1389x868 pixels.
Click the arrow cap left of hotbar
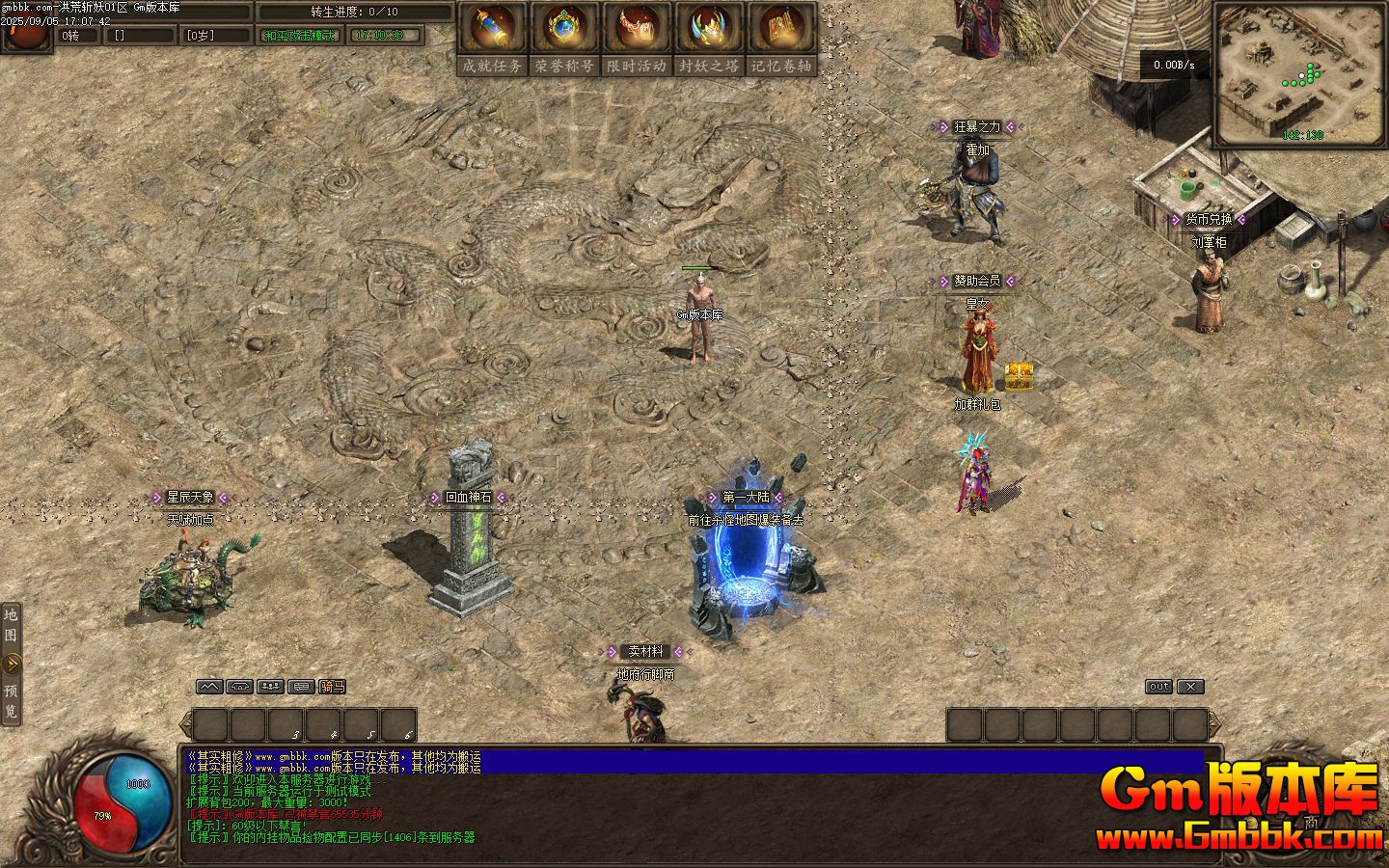185,725
